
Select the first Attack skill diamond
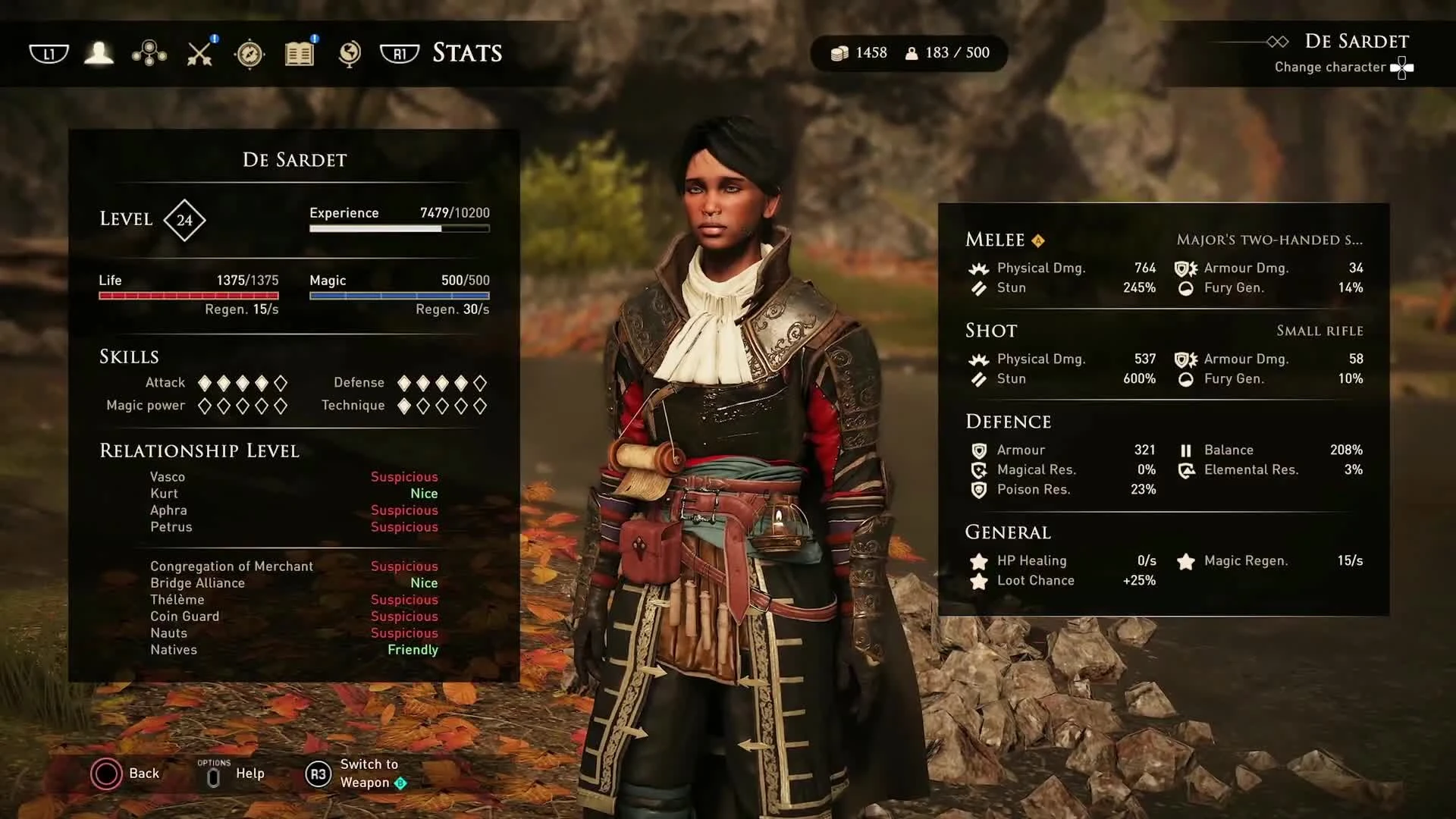tap(203, 383)
